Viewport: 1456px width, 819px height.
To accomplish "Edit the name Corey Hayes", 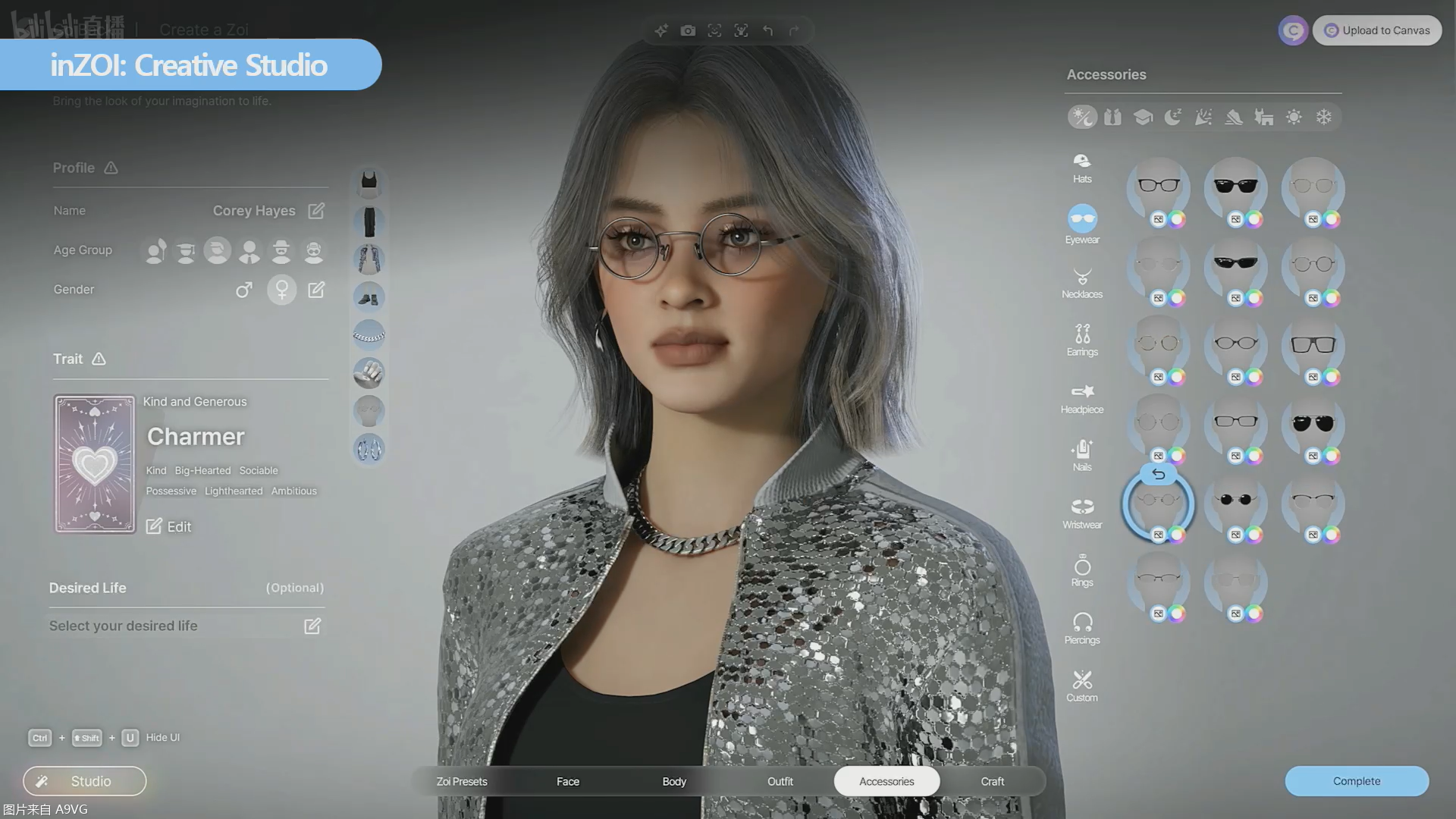I will click(316, 211).
